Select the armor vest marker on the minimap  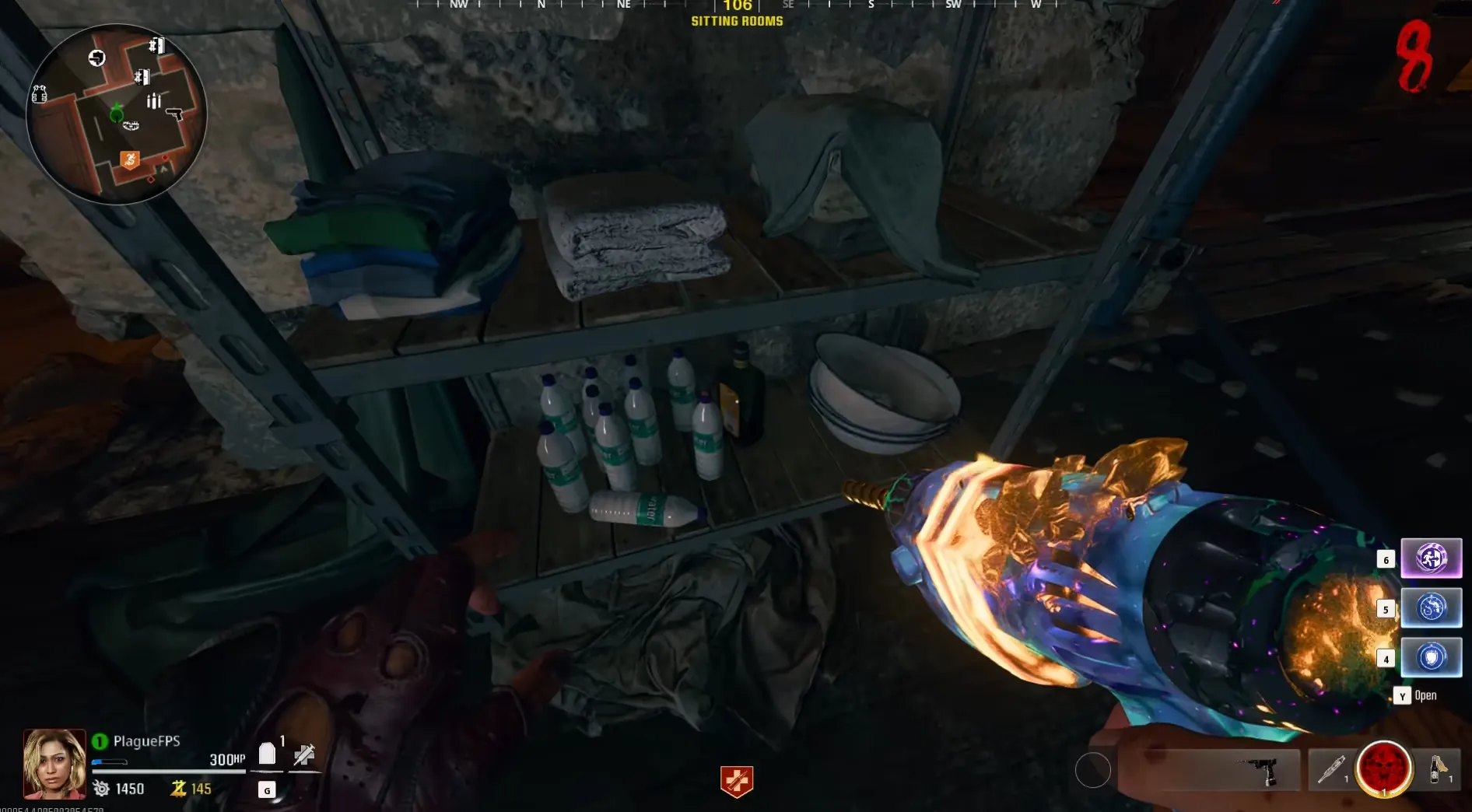[39, 95]
